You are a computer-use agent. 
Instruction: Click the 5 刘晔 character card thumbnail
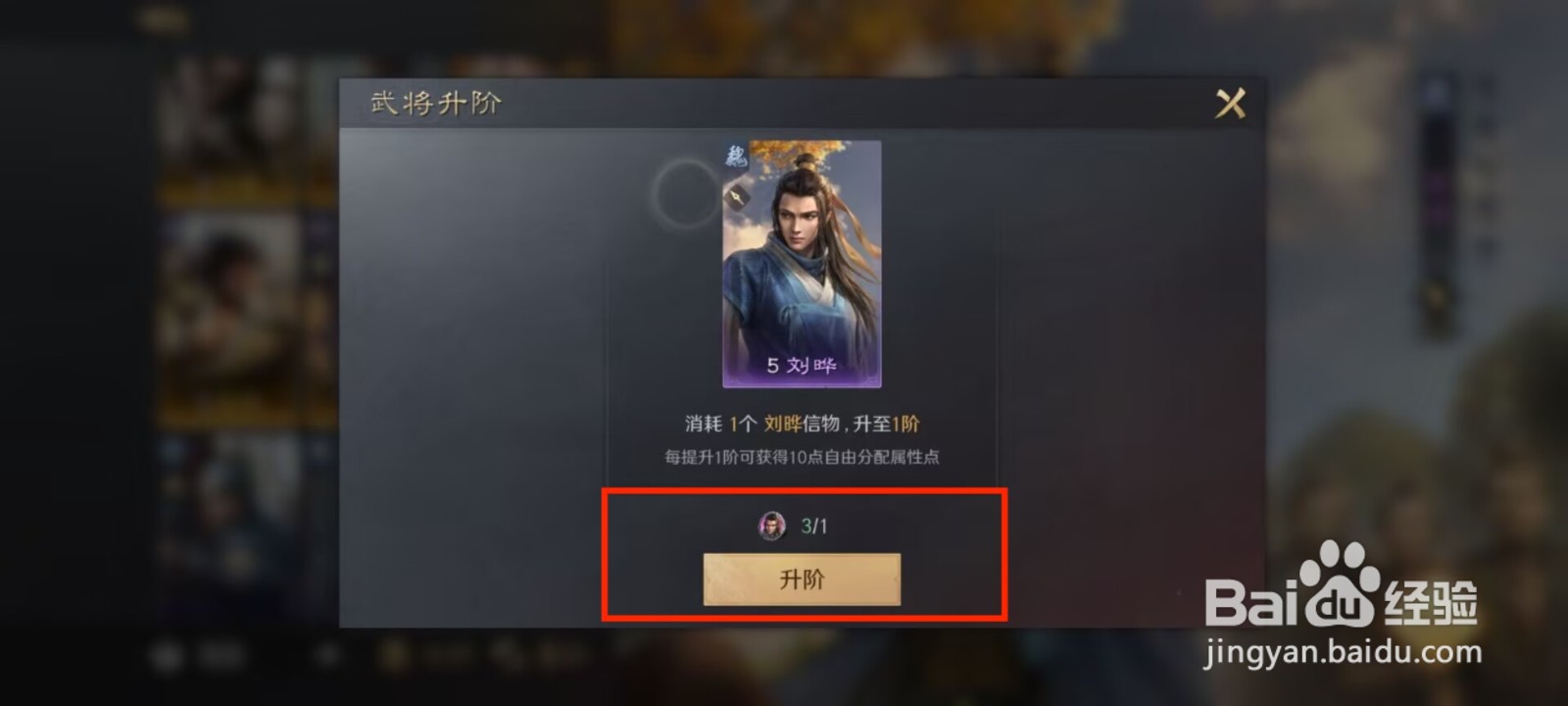tap(801, 265)
